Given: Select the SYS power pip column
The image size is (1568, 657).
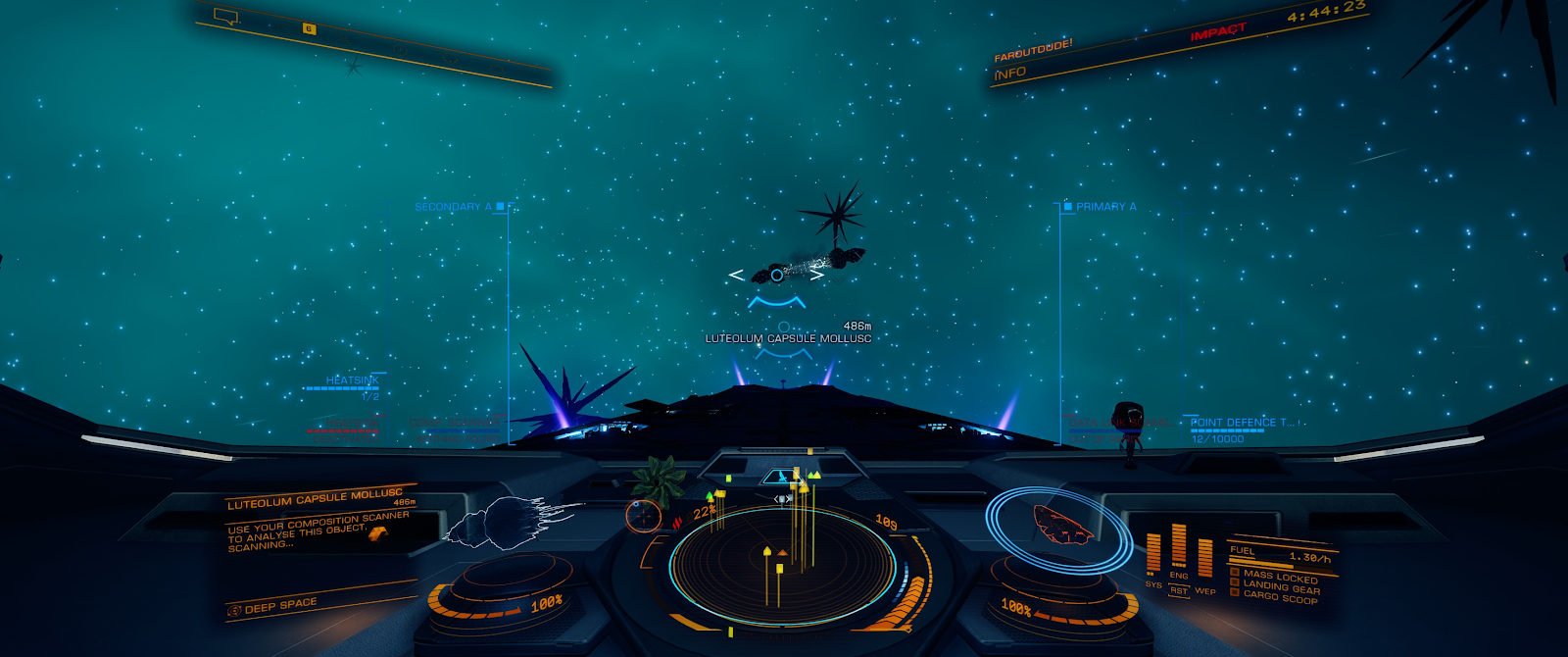Looking at the screenshot, I should pyautogui.click(x=1152, y=554).
